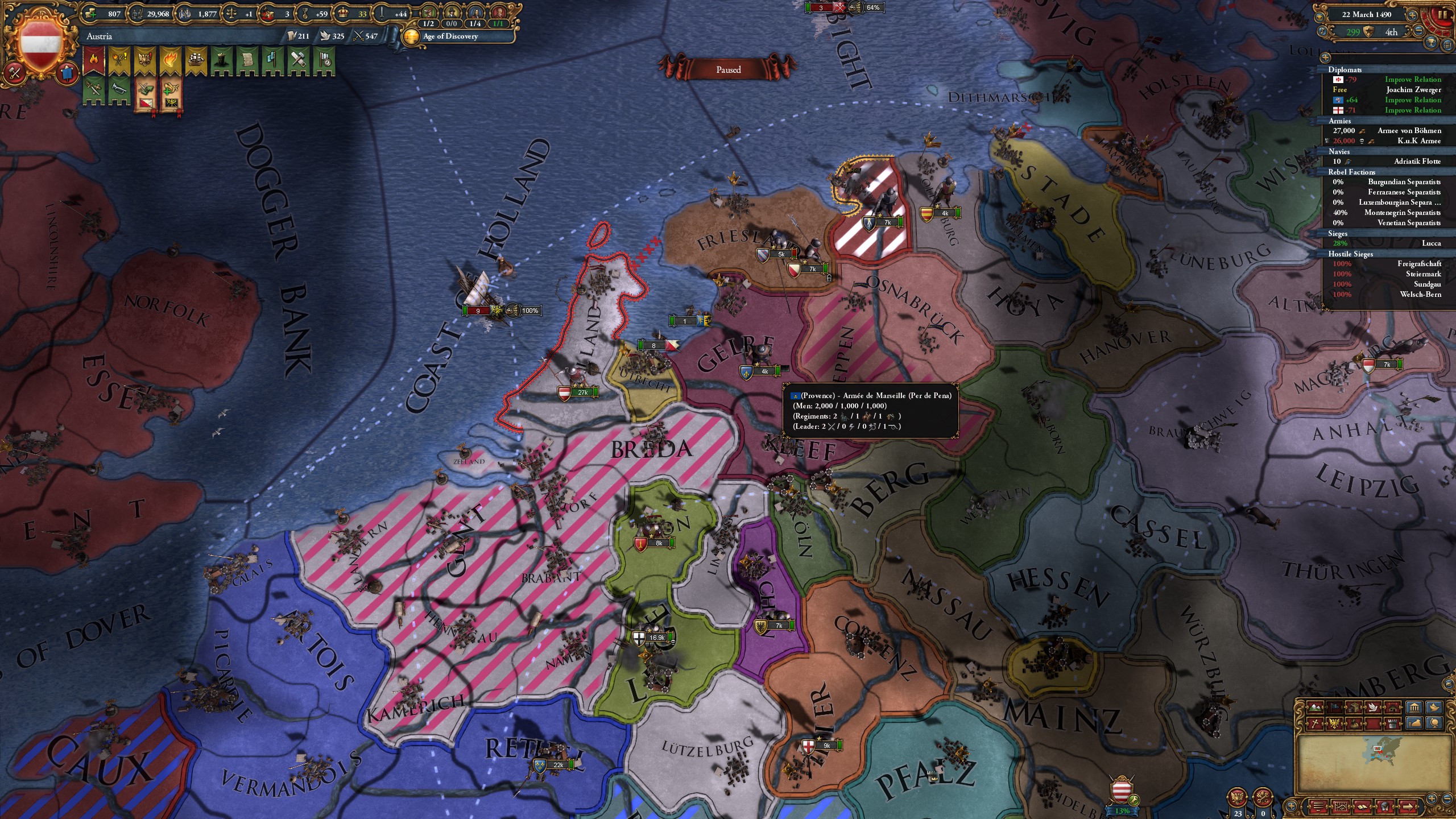The height and width of the screenshot is (819, 1456).
Task: Click the idle fleet ship alert banner
Action: pyautogui.click(x=196, y=59)
